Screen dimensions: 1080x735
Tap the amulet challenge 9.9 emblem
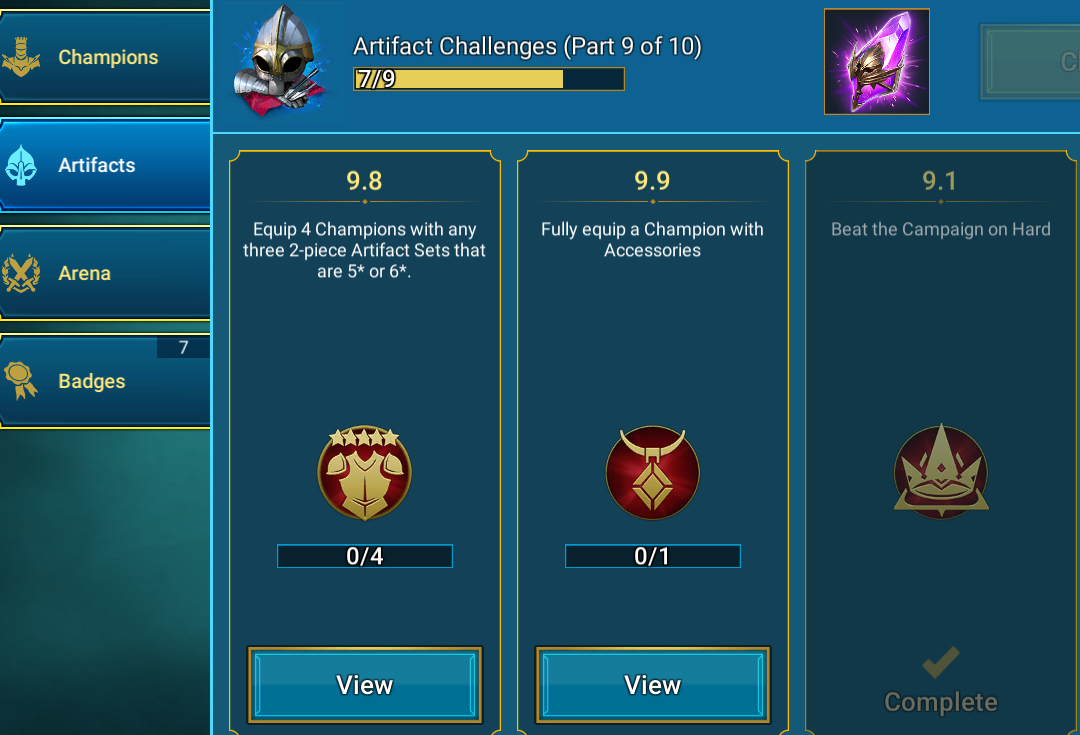click(653, 472)
